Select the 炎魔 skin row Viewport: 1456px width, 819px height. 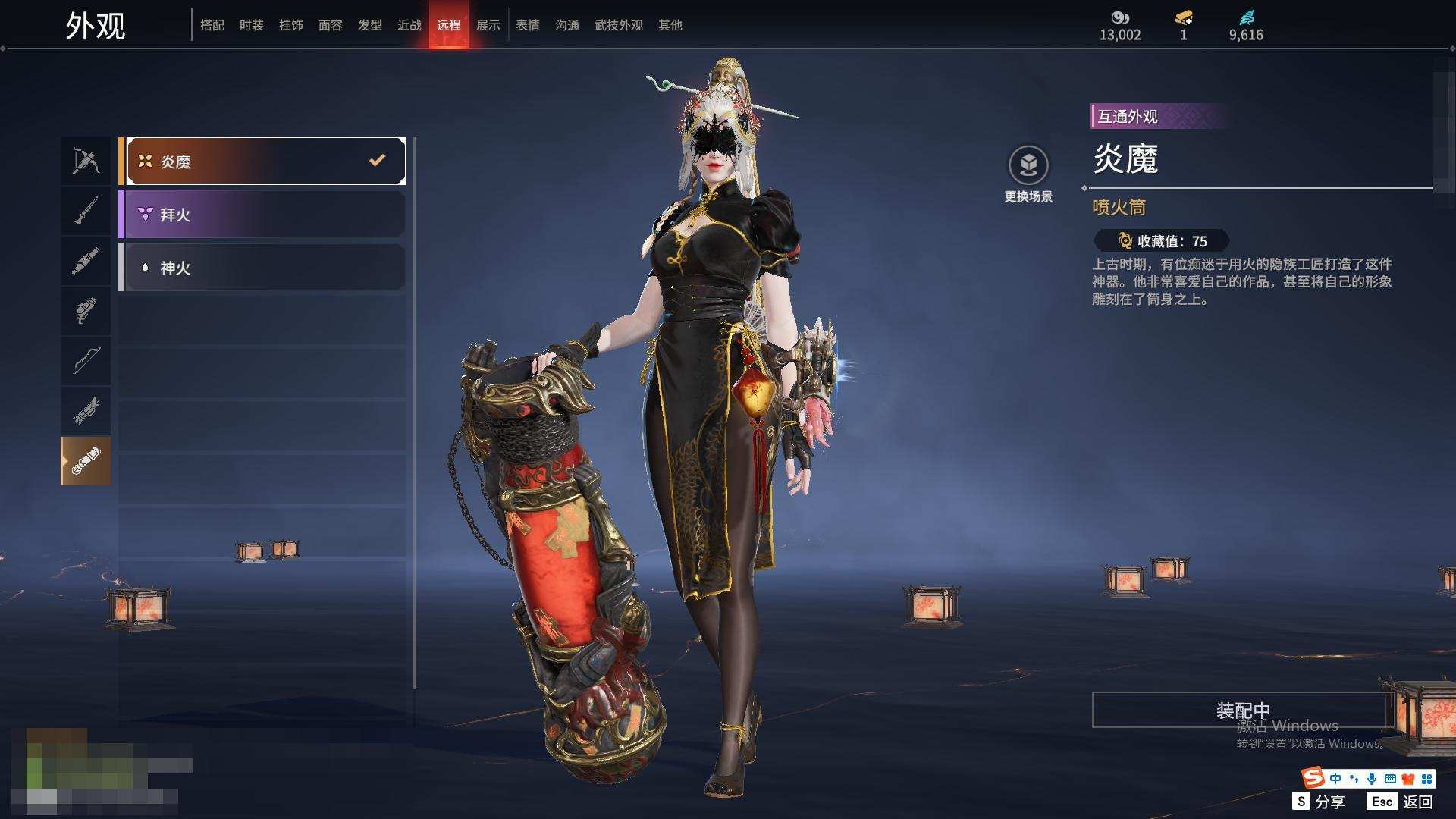(262, 161)
